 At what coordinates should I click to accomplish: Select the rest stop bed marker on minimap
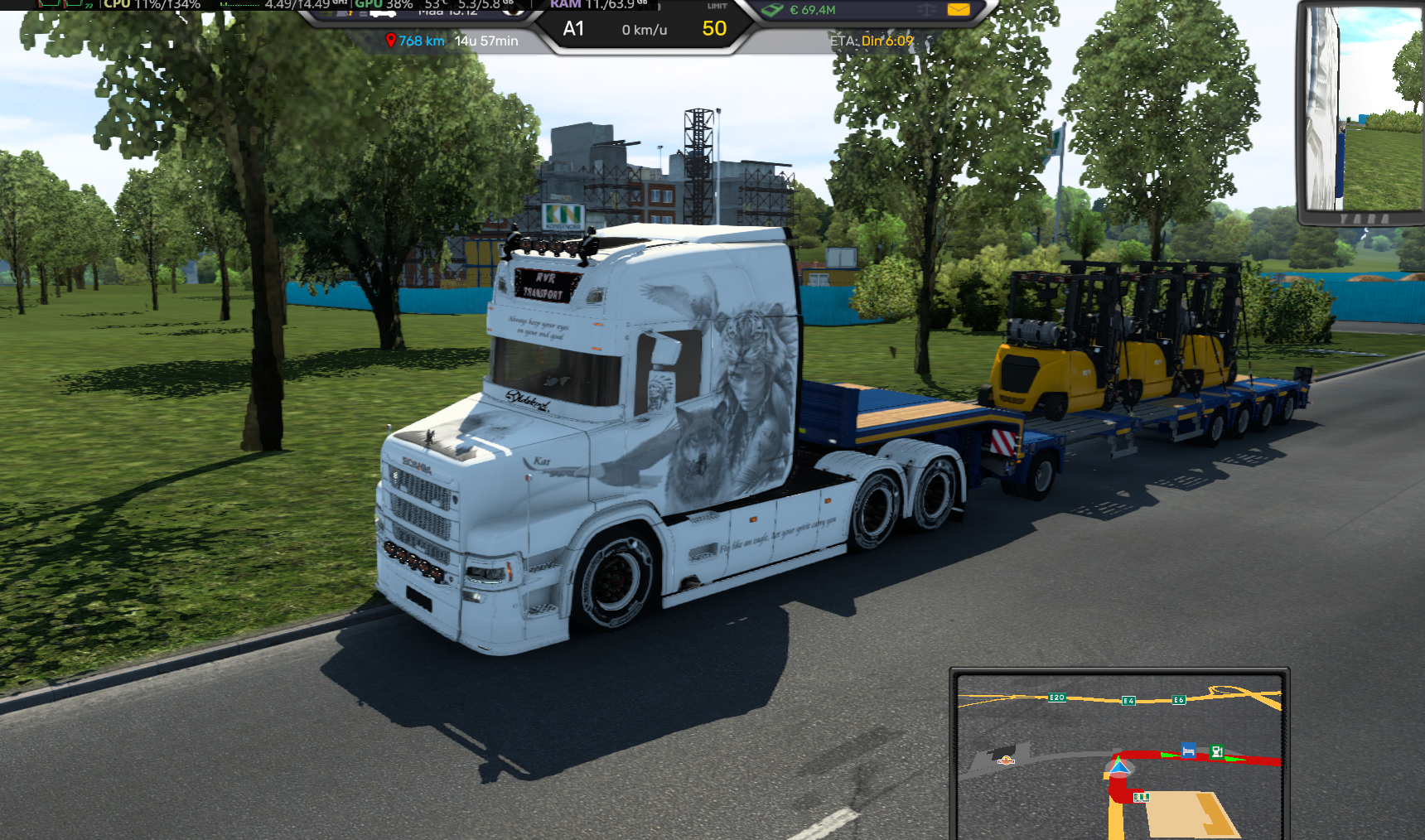point(1188,751)
